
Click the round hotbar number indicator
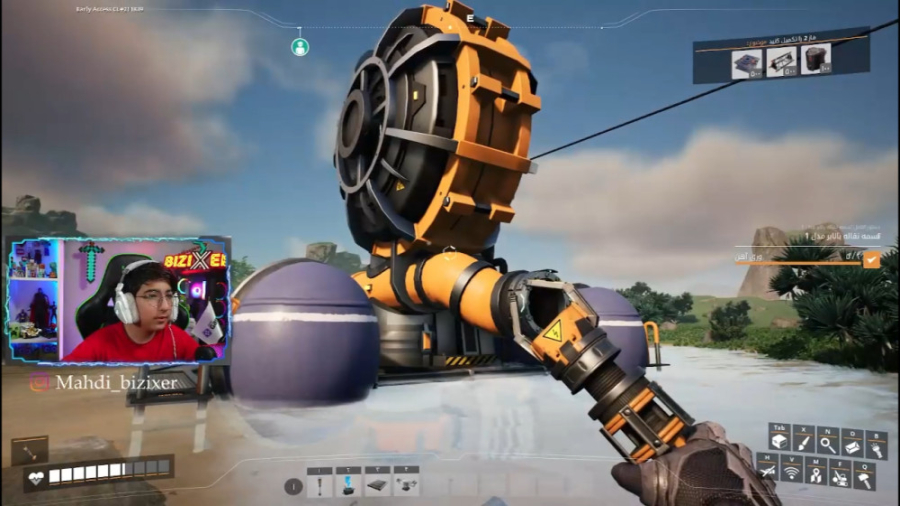click(x=293, y=487)
